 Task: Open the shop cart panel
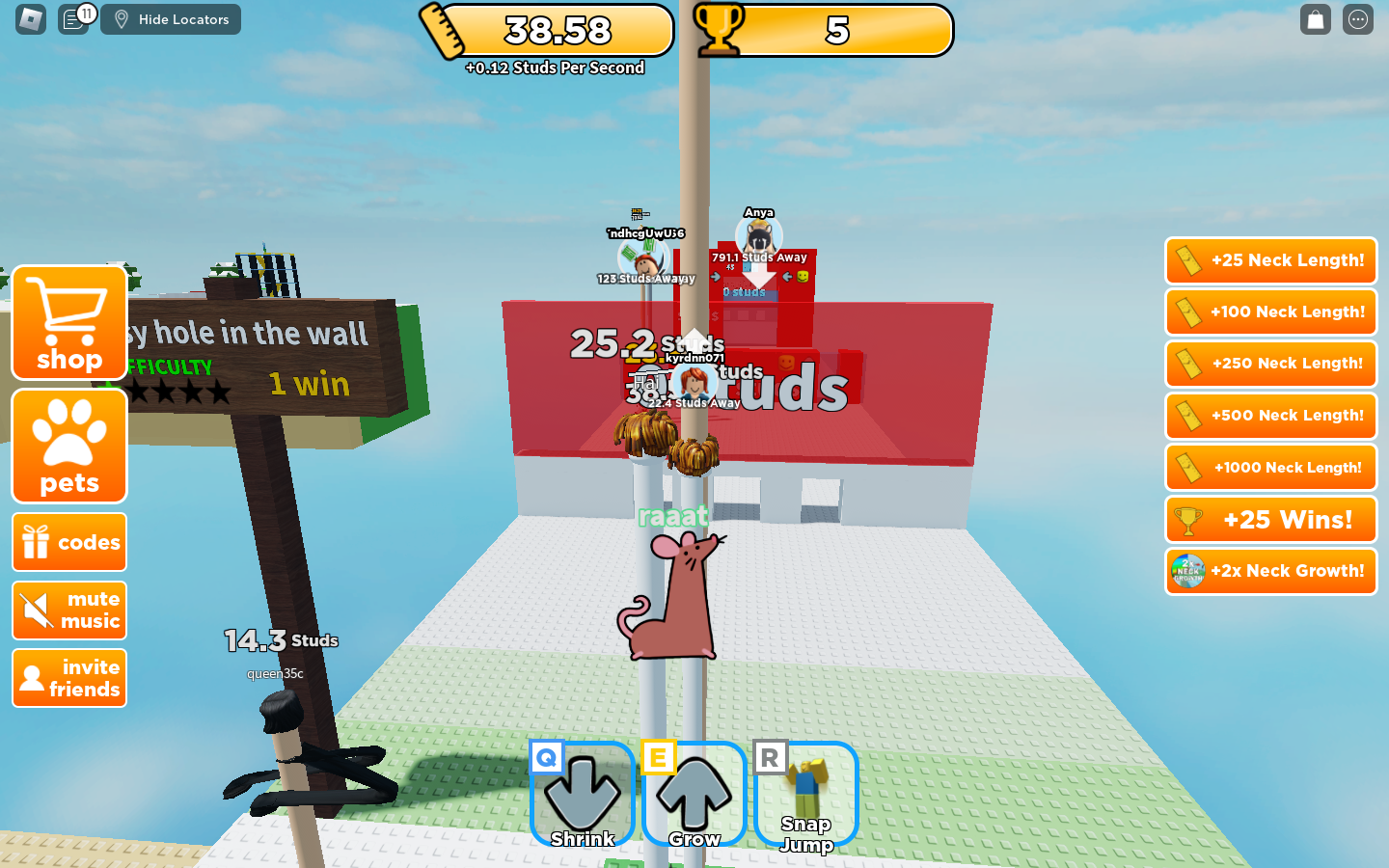pyautogui.click(x=68, y=322)
